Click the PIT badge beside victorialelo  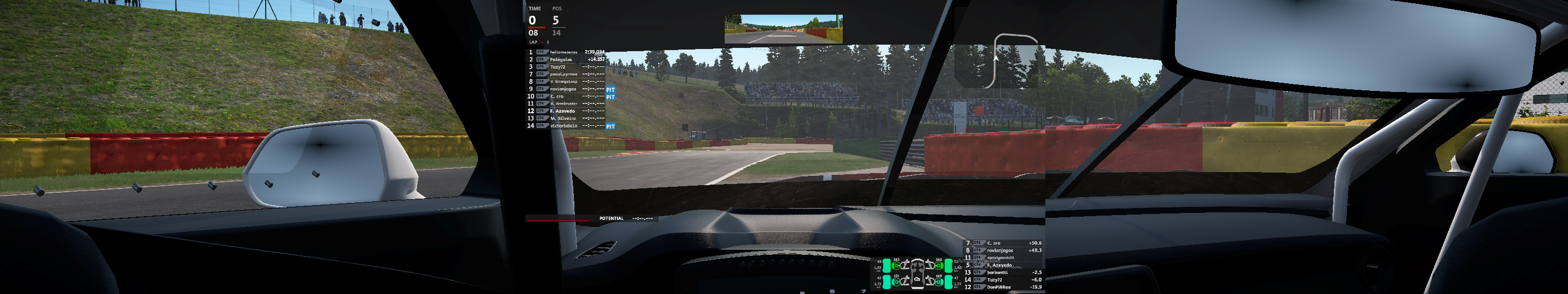(x=610, y=127)
